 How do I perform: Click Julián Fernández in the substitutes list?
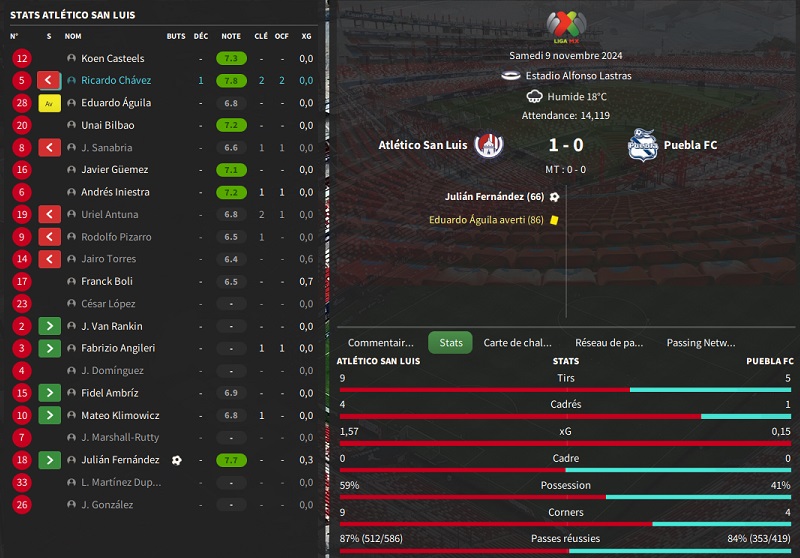click(x=120, y=460)
